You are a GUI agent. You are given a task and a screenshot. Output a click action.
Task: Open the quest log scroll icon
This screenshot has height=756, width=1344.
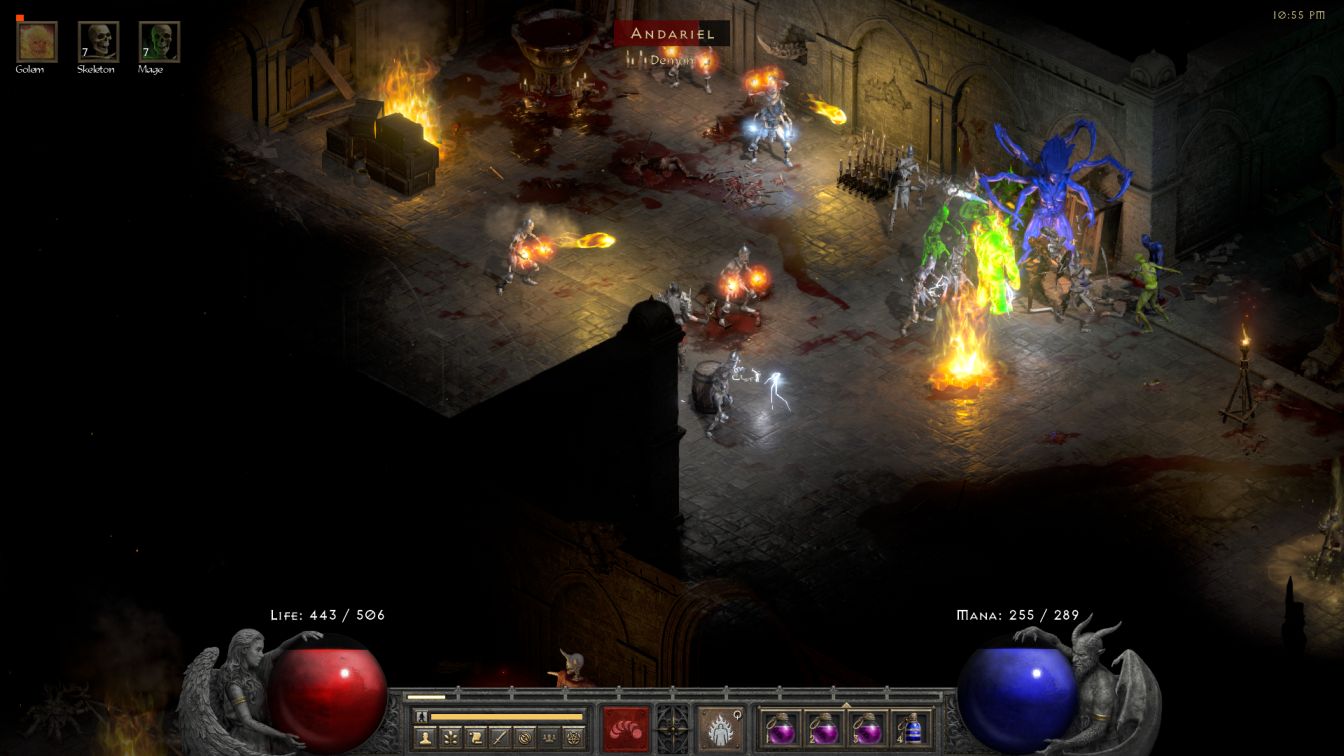(475, 738)
